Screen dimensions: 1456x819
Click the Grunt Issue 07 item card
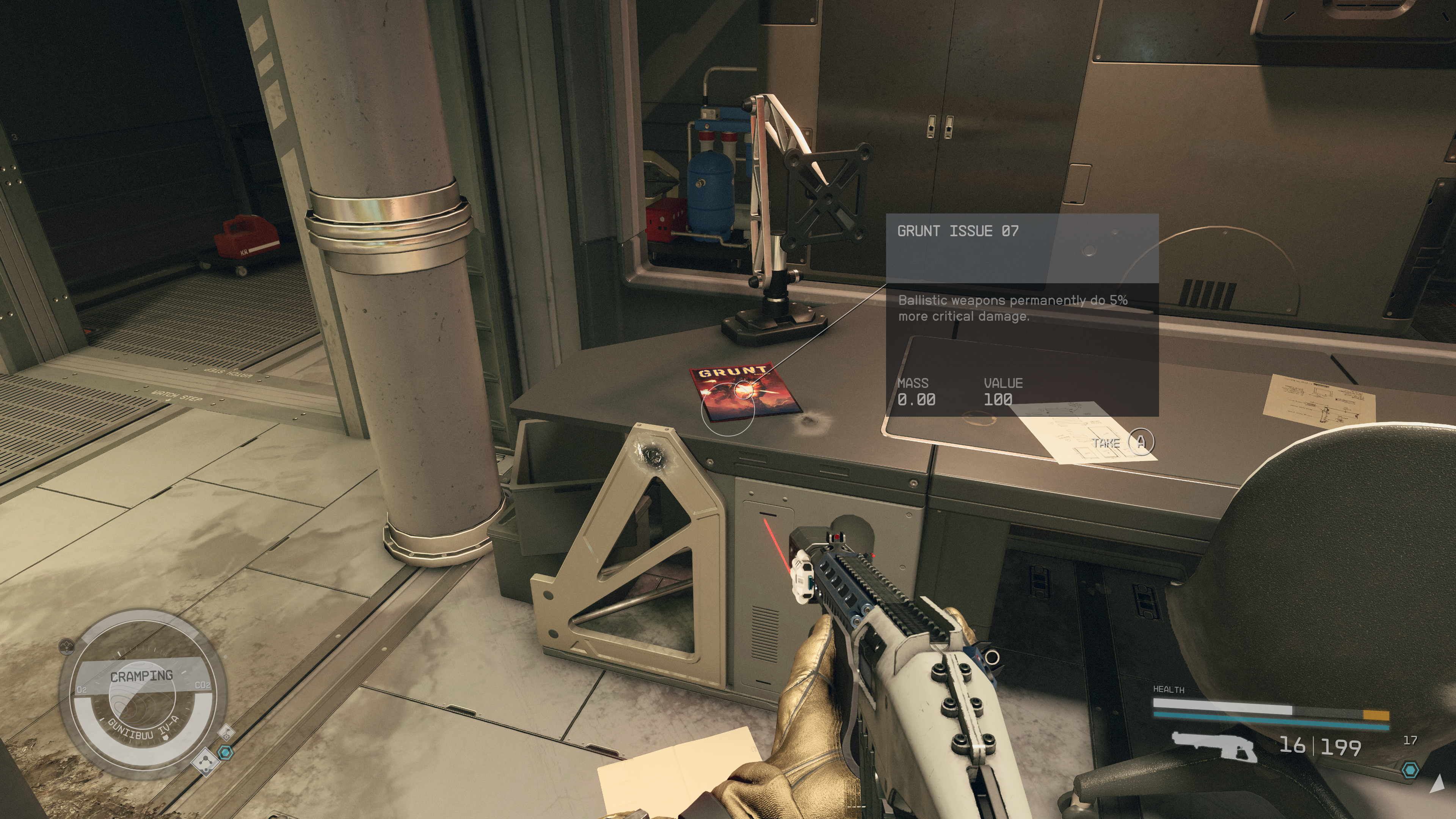click(1021, 314)
